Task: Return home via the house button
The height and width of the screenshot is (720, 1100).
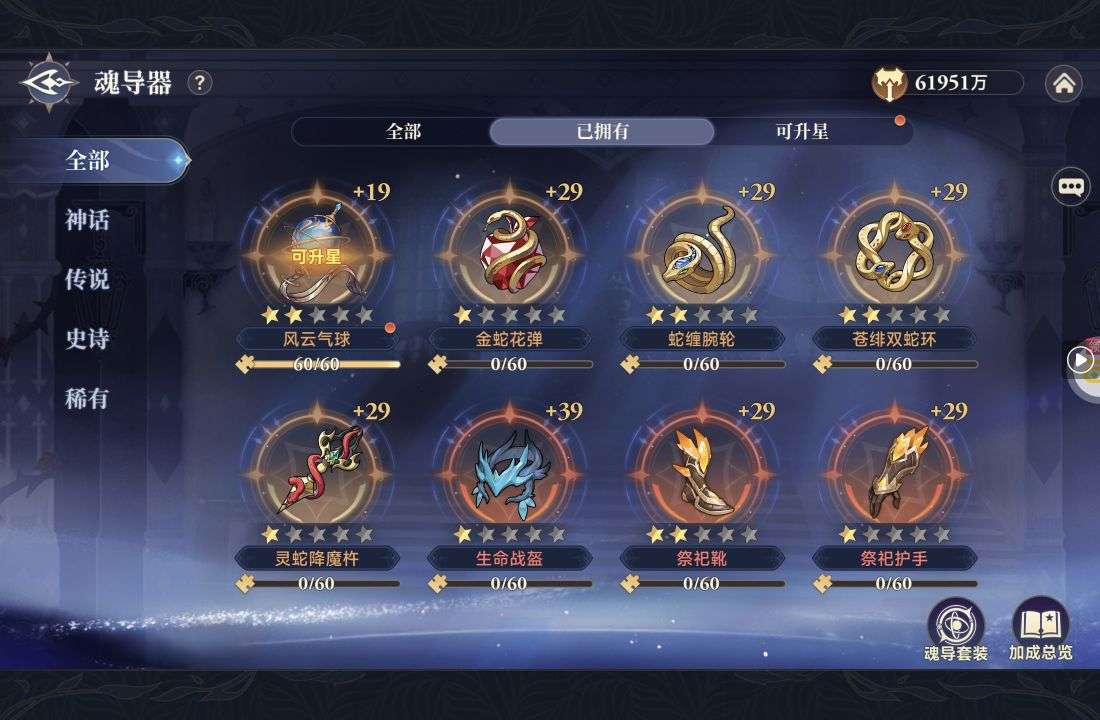Action: 1063,85
